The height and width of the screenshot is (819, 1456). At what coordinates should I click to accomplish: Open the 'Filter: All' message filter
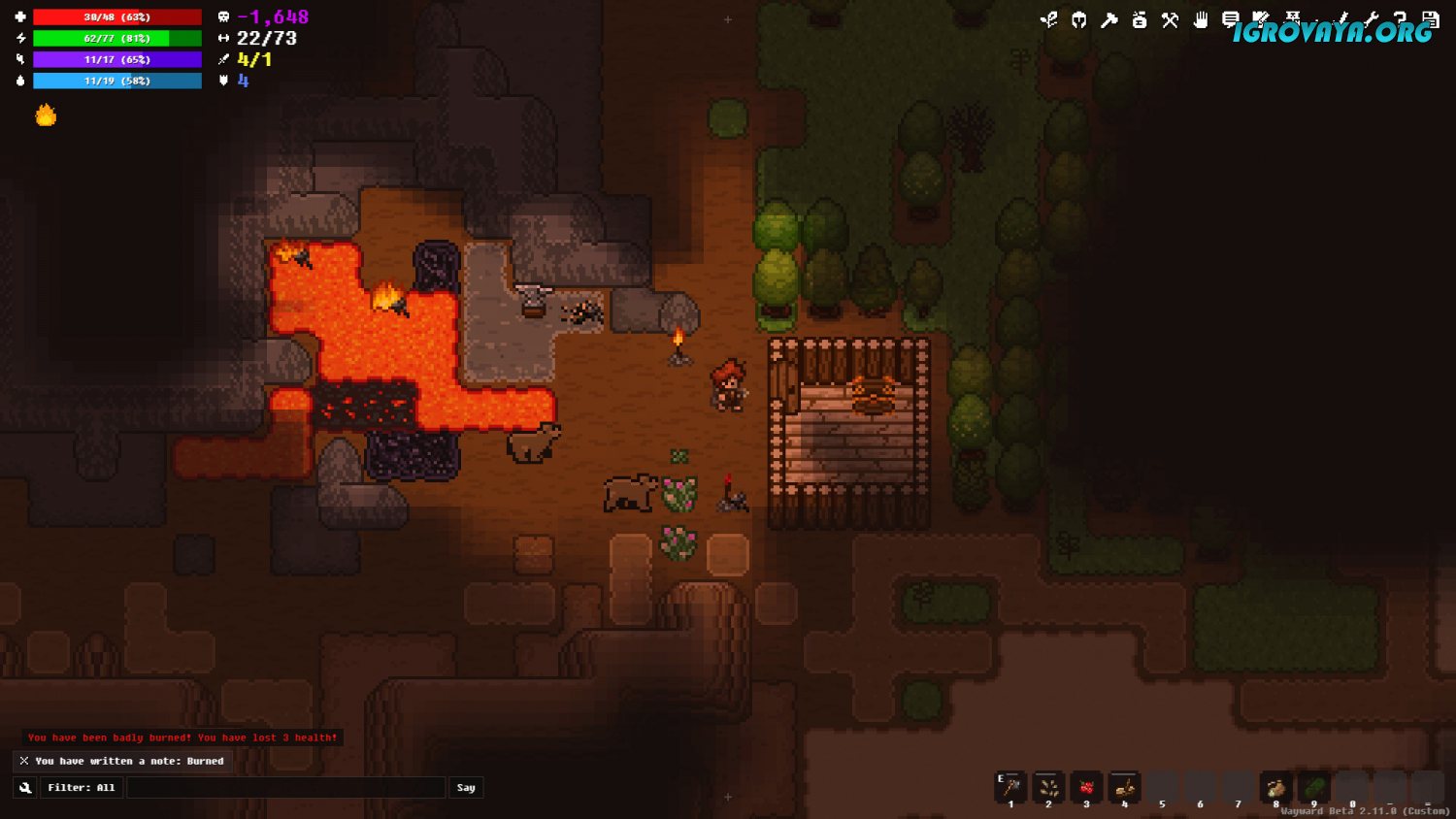coord(82,788)
